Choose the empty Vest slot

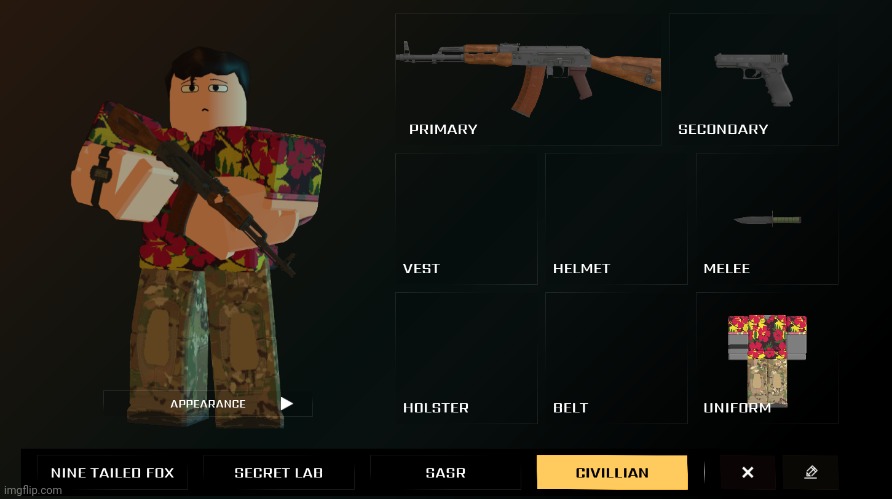click(465, 218)
